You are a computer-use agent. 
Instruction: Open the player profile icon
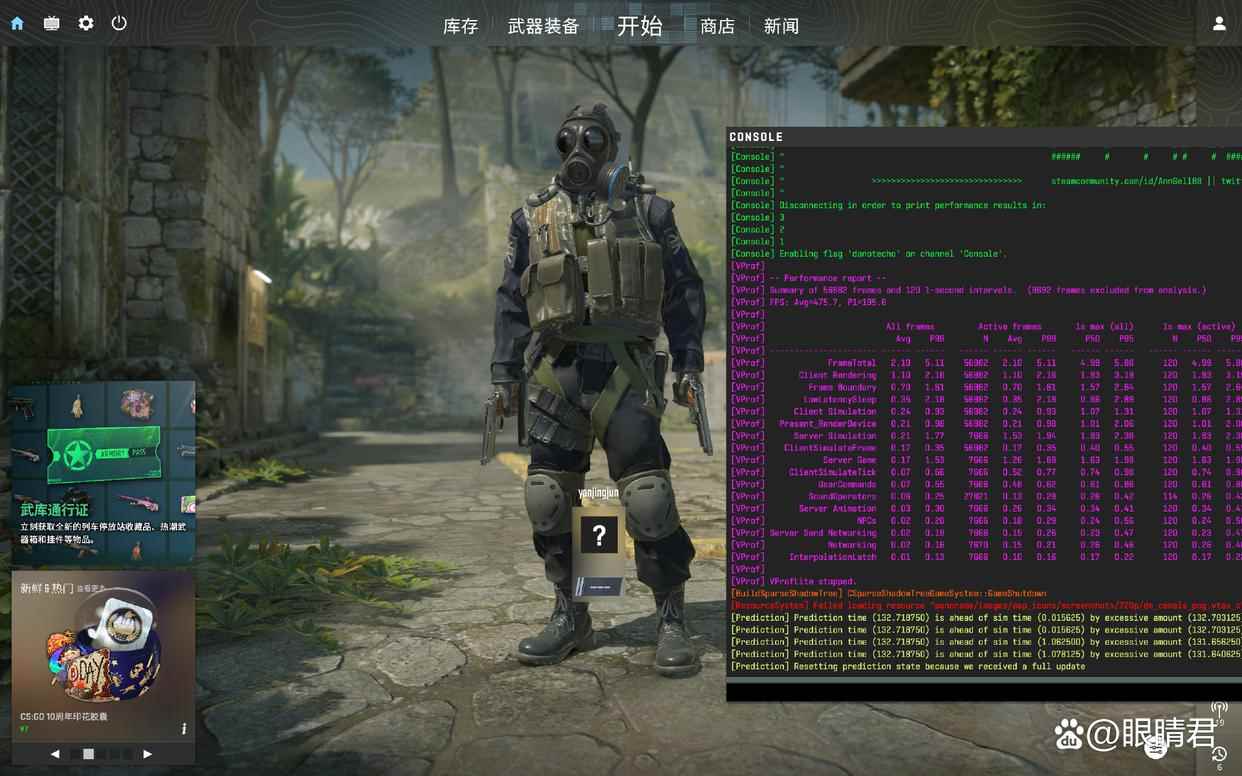click(1219, 23)
